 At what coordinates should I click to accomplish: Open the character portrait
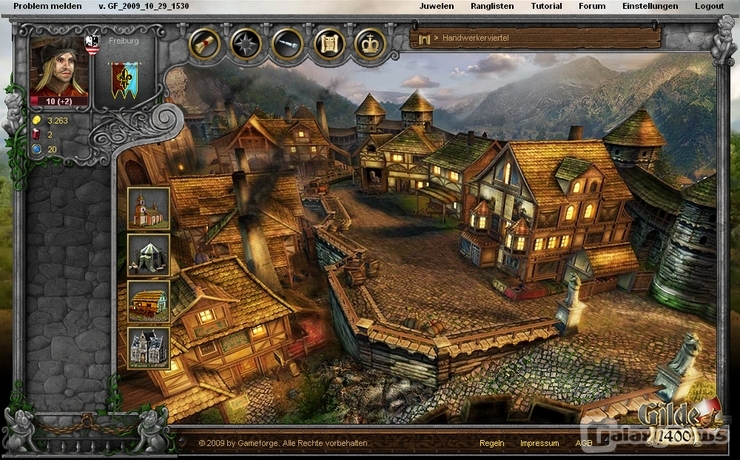[x=59, y=71]
